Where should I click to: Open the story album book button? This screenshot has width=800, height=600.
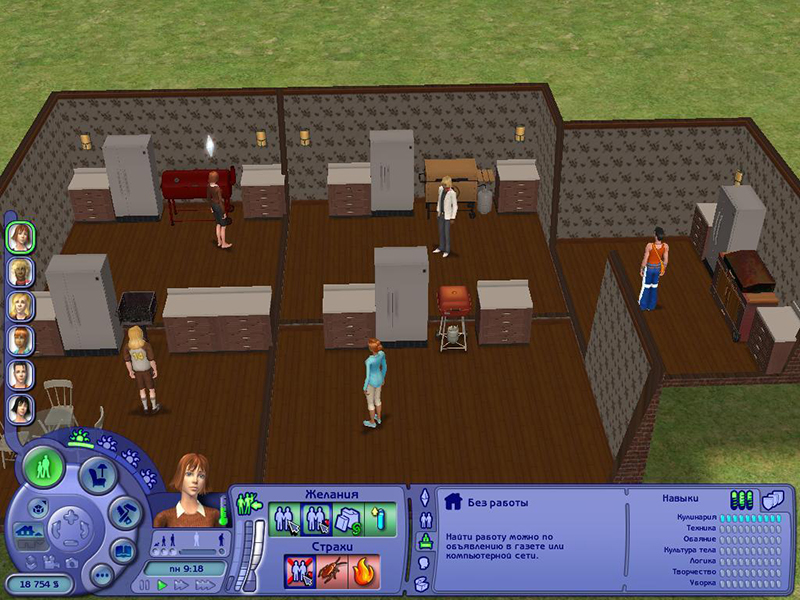click(x=122, y=551)
